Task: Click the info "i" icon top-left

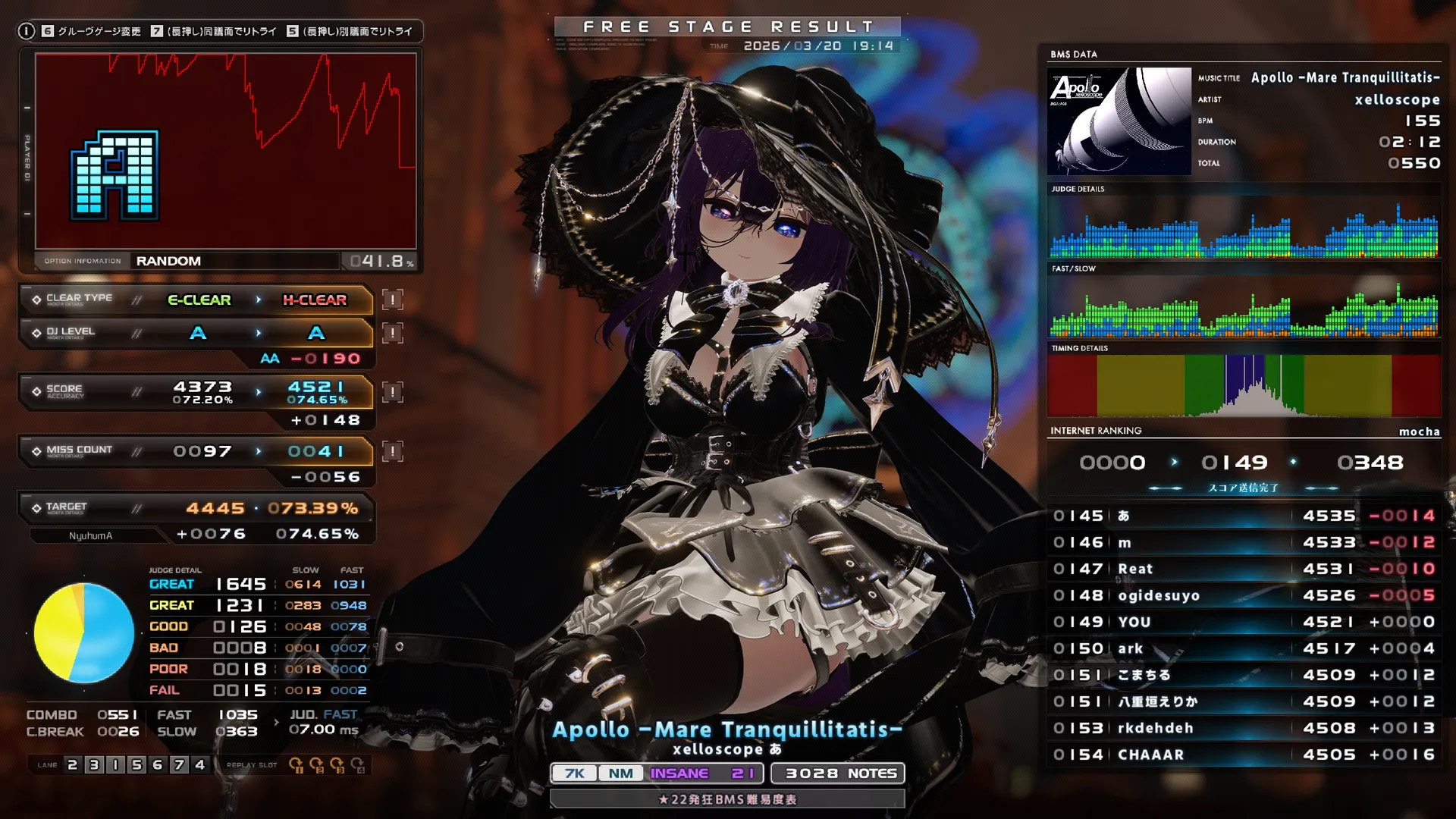Action: click(28, 31)
